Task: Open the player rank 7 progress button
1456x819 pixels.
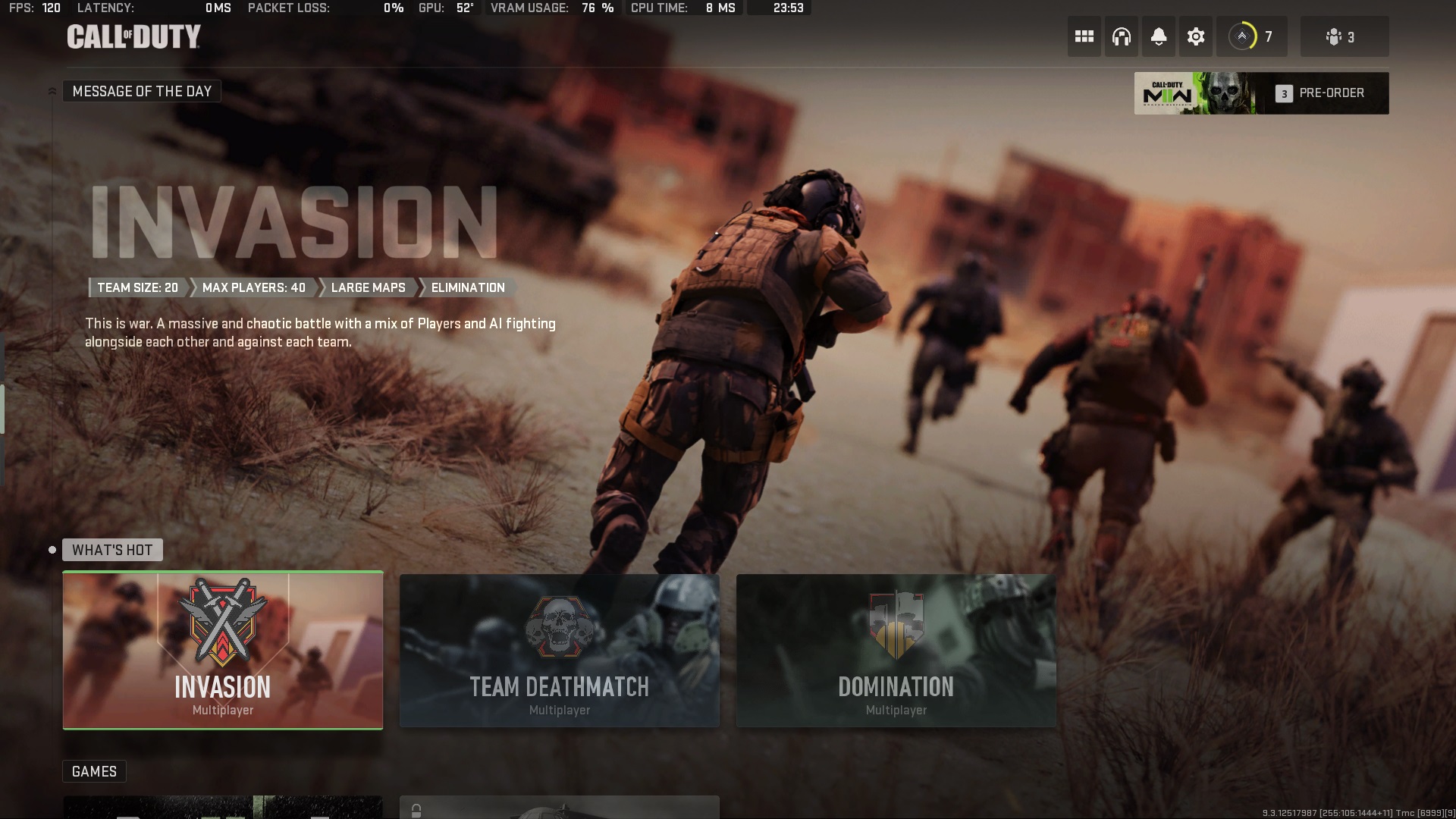Action: (1251, 36)
